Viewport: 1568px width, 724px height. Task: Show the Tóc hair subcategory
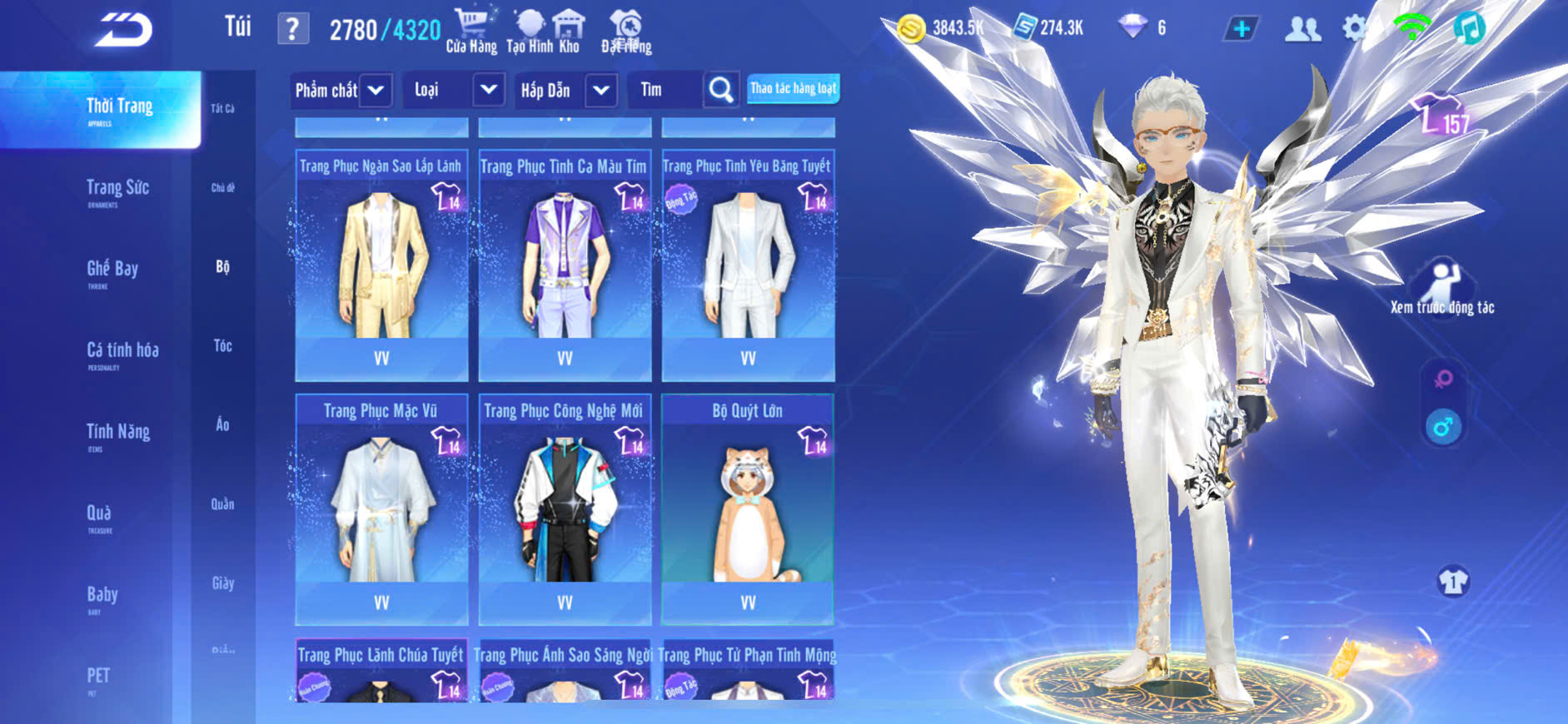click(x=222, y=345)
